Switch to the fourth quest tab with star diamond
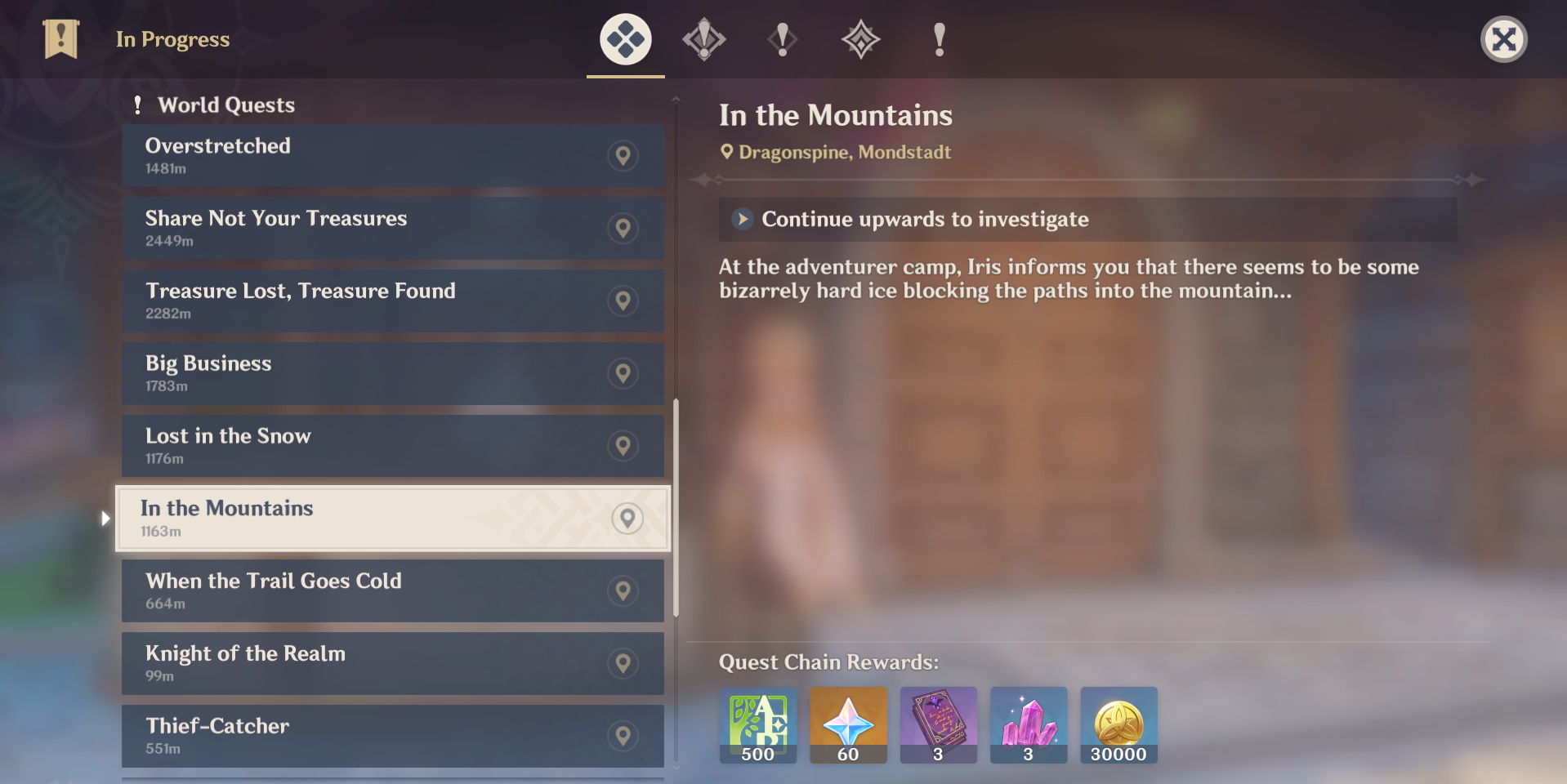Viewport: 1567px width, 784px height. click(x=860, y=39)
